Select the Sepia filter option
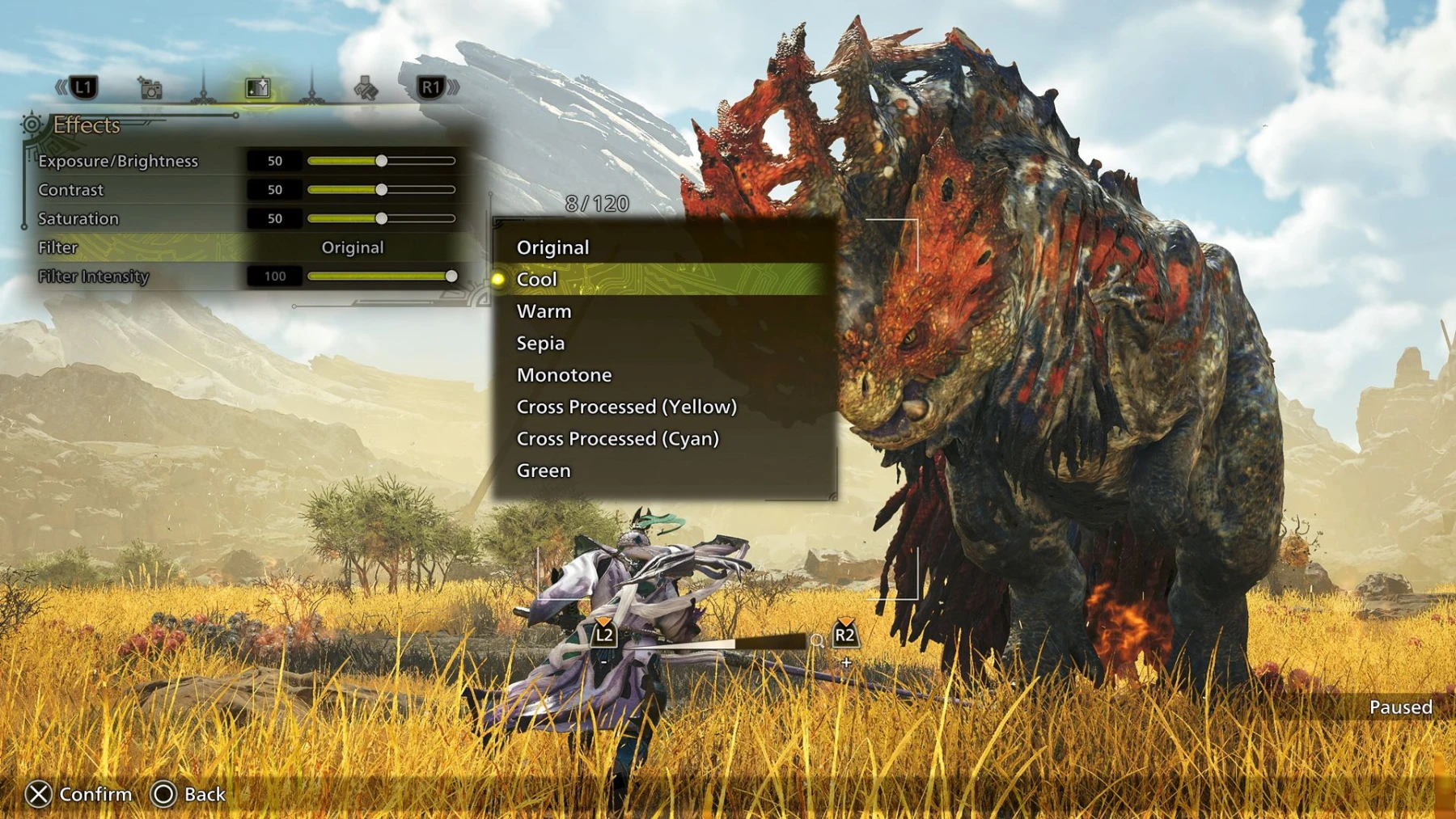 pyautogui.click(x=540, y=343)
